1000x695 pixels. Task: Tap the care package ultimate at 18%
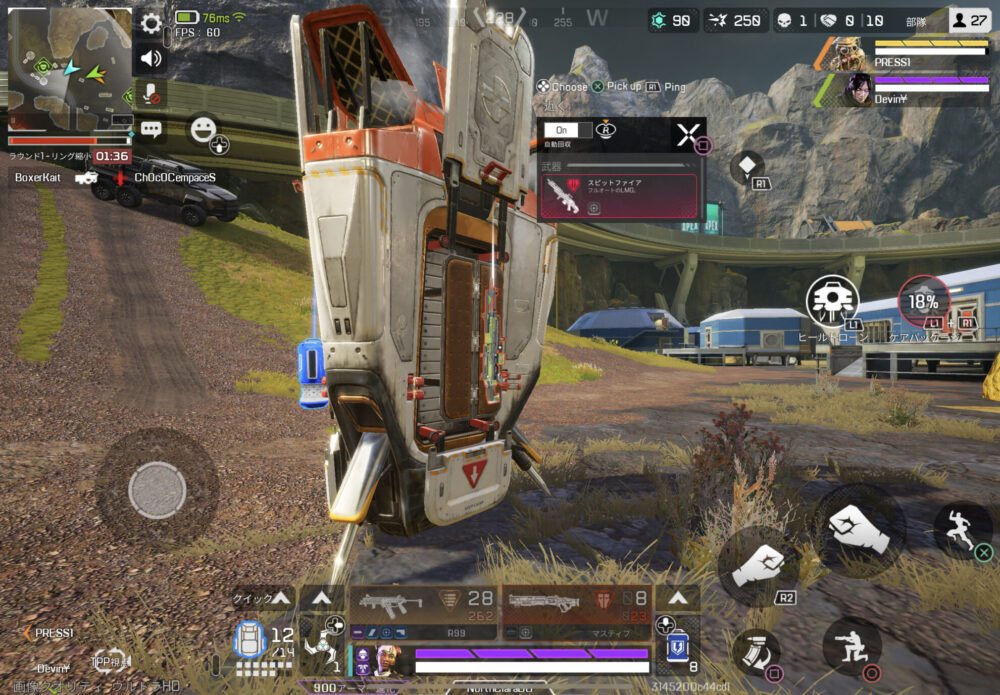923,302
